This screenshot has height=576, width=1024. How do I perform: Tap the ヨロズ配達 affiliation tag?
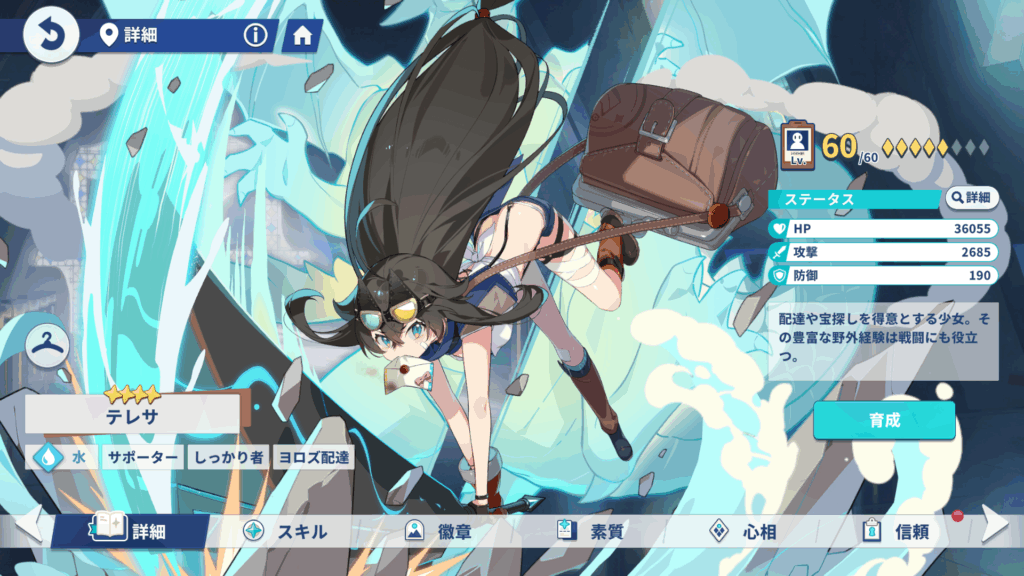coord(314,457)
